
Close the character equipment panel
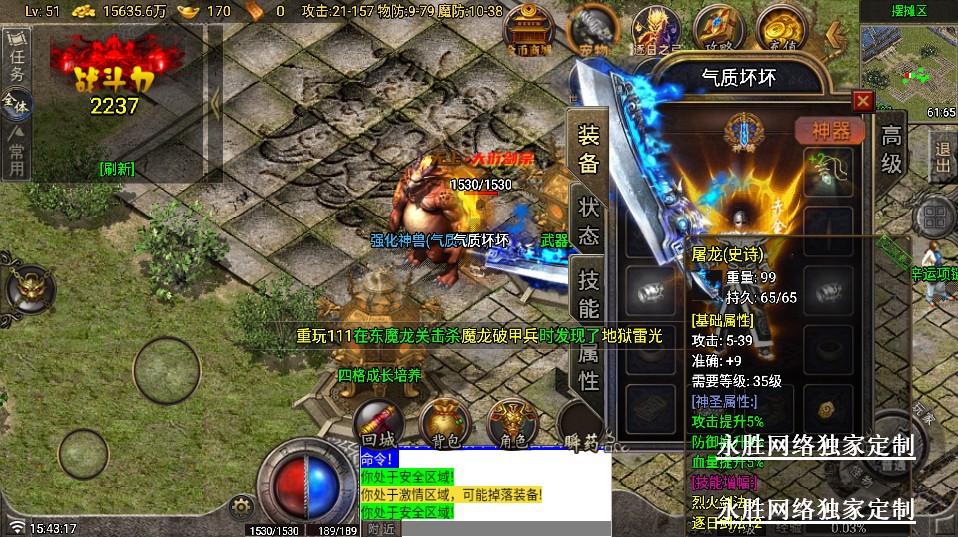(x=862, y=100)
